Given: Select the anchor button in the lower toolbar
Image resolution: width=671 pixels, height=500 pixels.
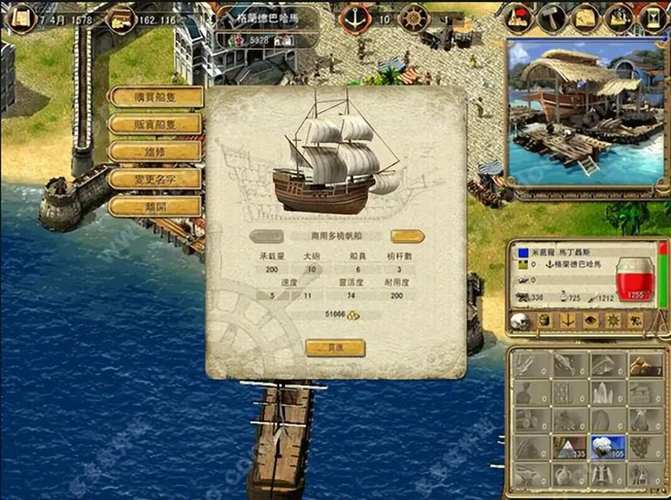Looking at the screenshot, I should coord(567,320).
